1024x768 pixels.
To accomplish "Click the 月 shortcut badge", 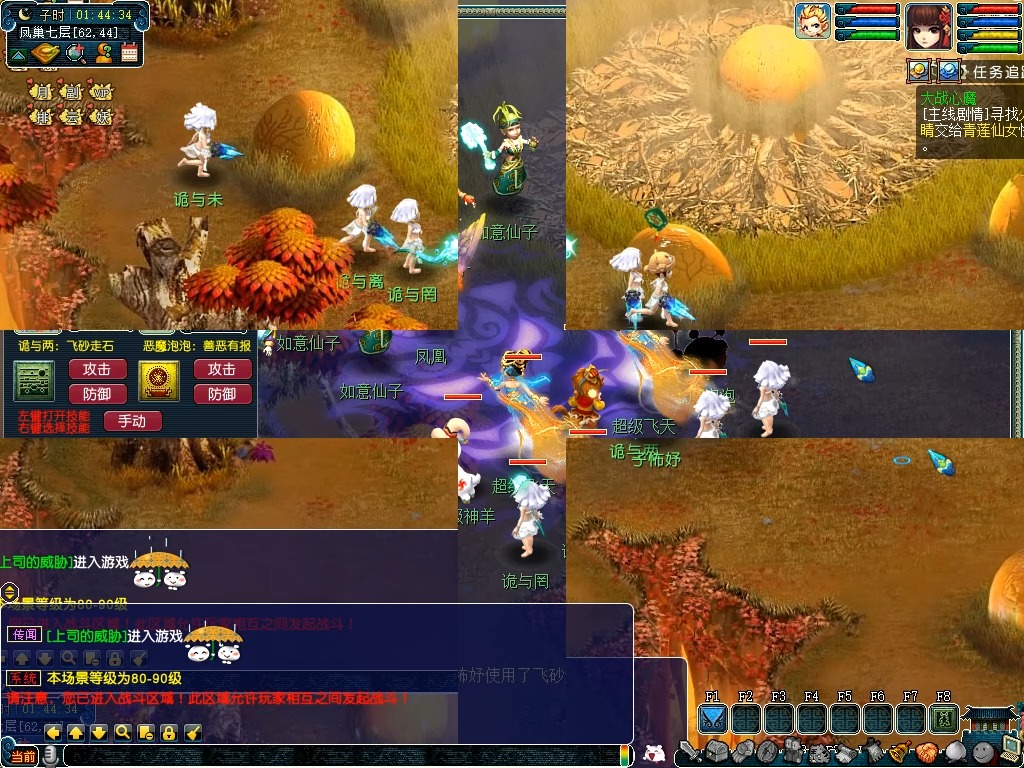I will pyautogui.click(x=42, y=92).
